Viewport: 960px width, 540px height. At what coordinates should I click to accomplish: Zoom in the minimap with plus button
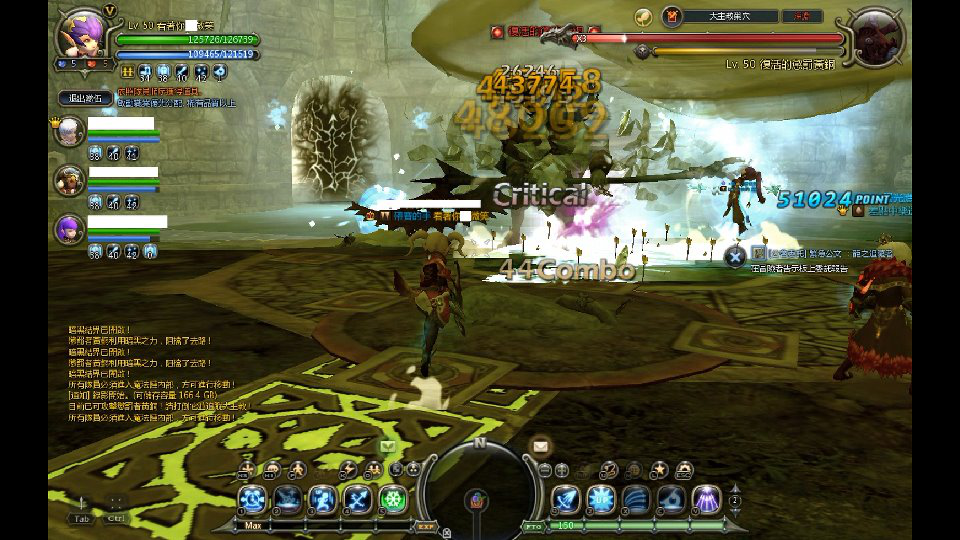(562, 470)
